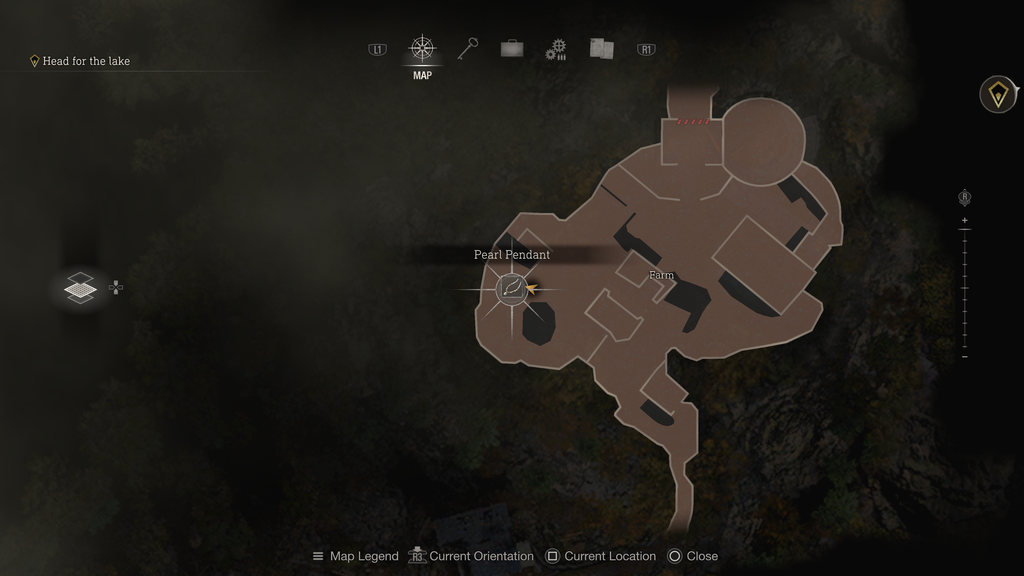Open the Map Legend

(x=355, y=556)
